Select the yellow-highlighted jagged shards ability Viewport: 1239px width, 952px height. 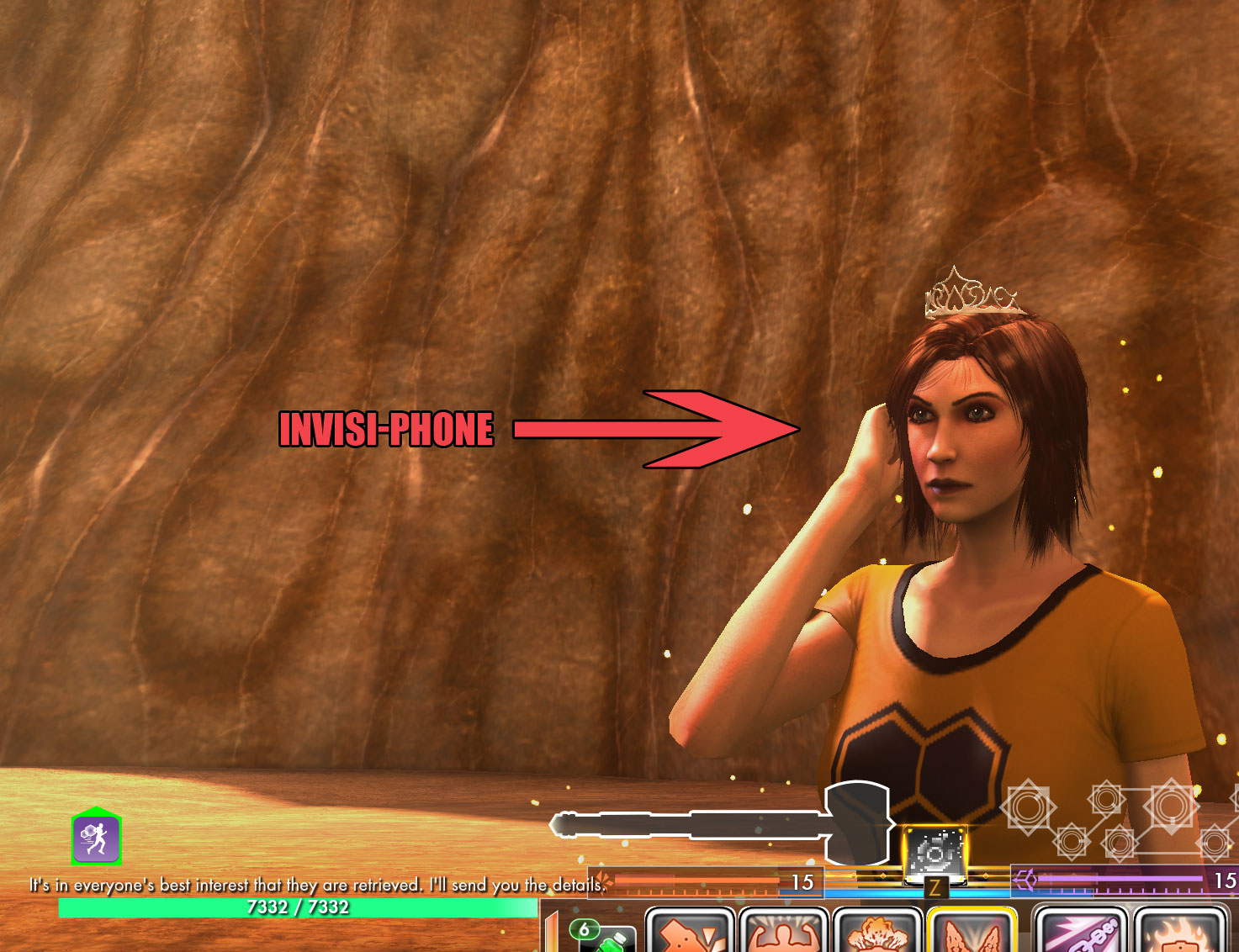(972, 933)
